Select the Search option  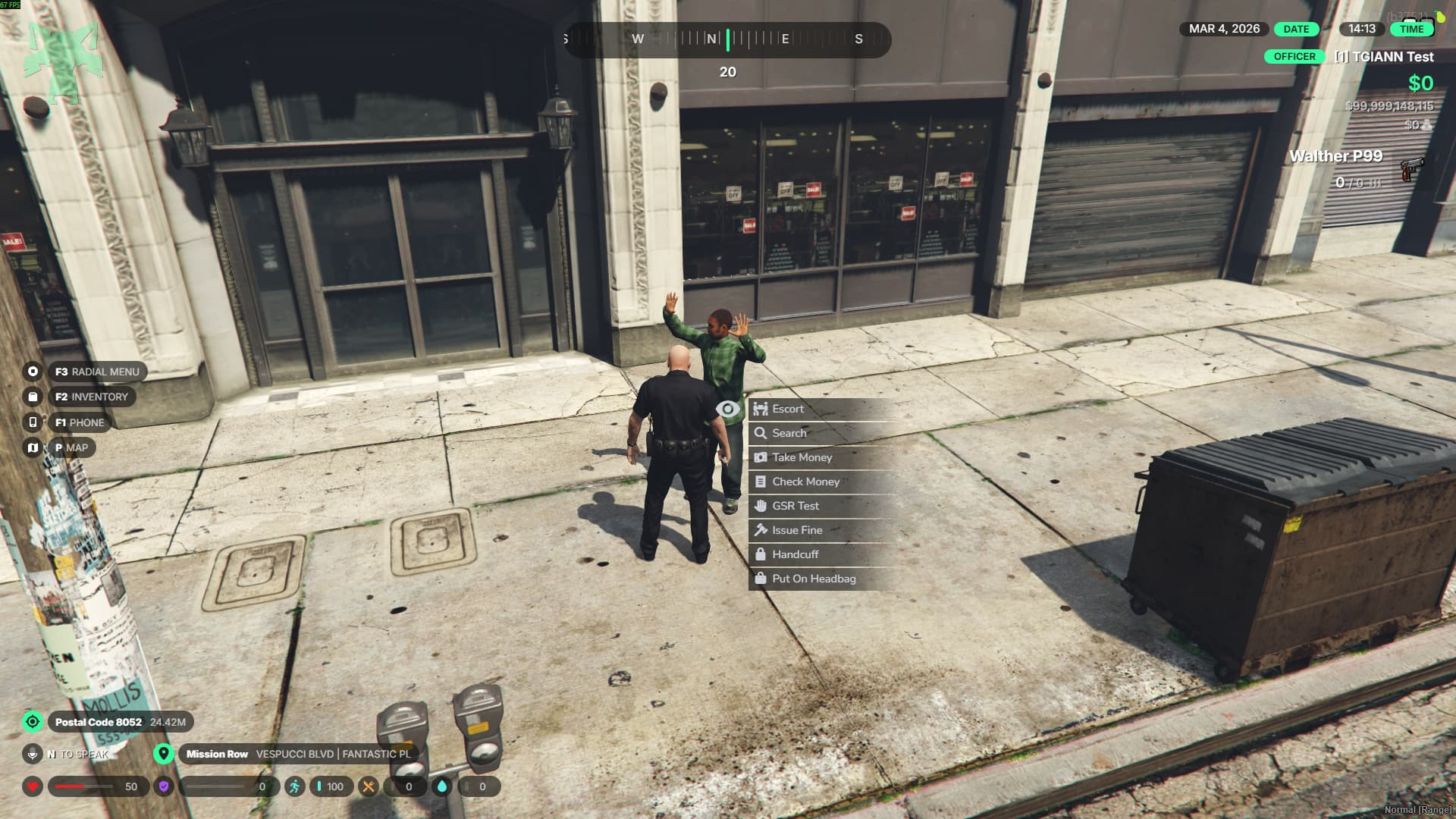tap(789, 433)
